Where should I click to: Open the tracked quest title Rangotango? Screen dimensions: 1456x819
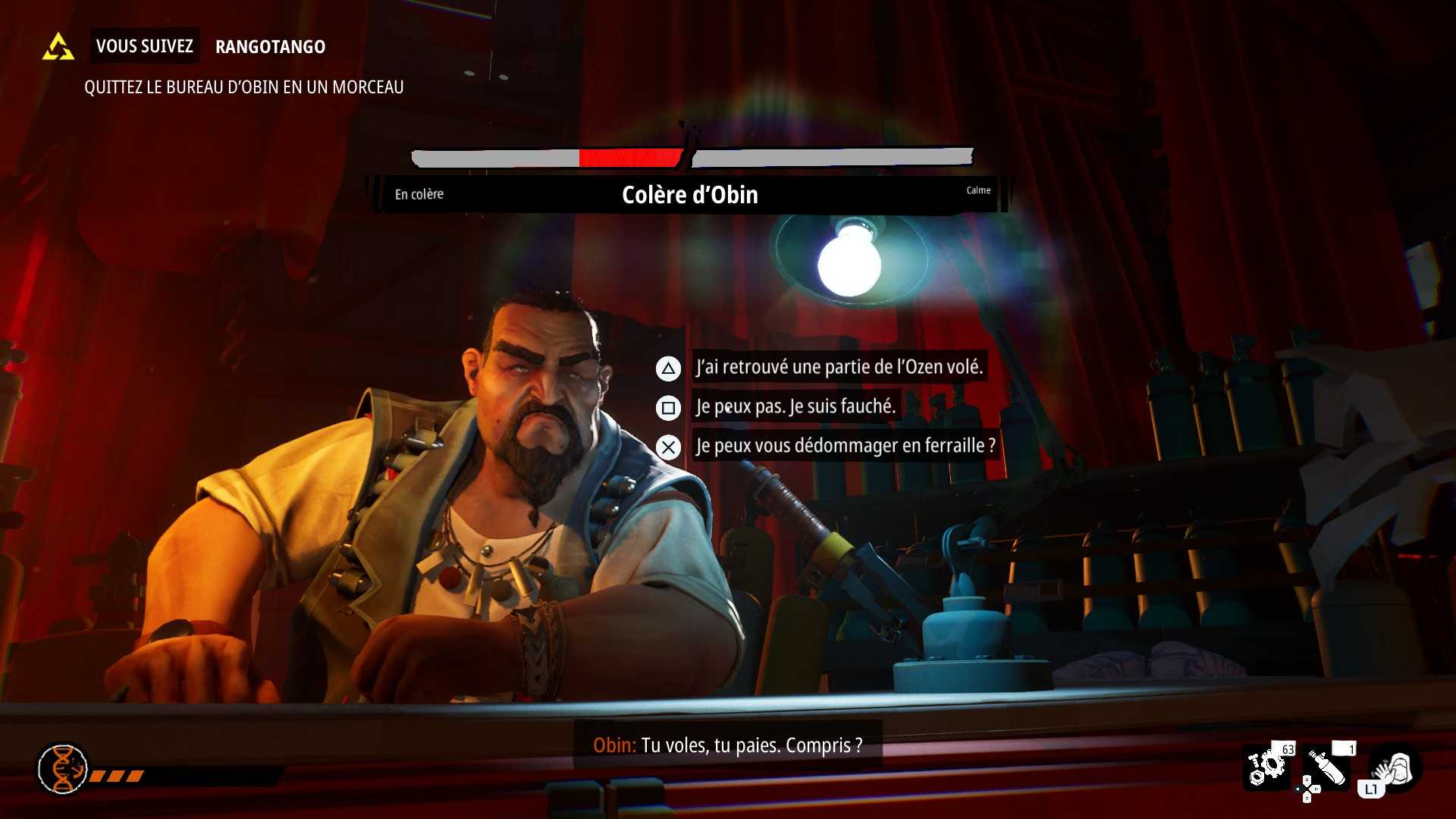[270, 47]
